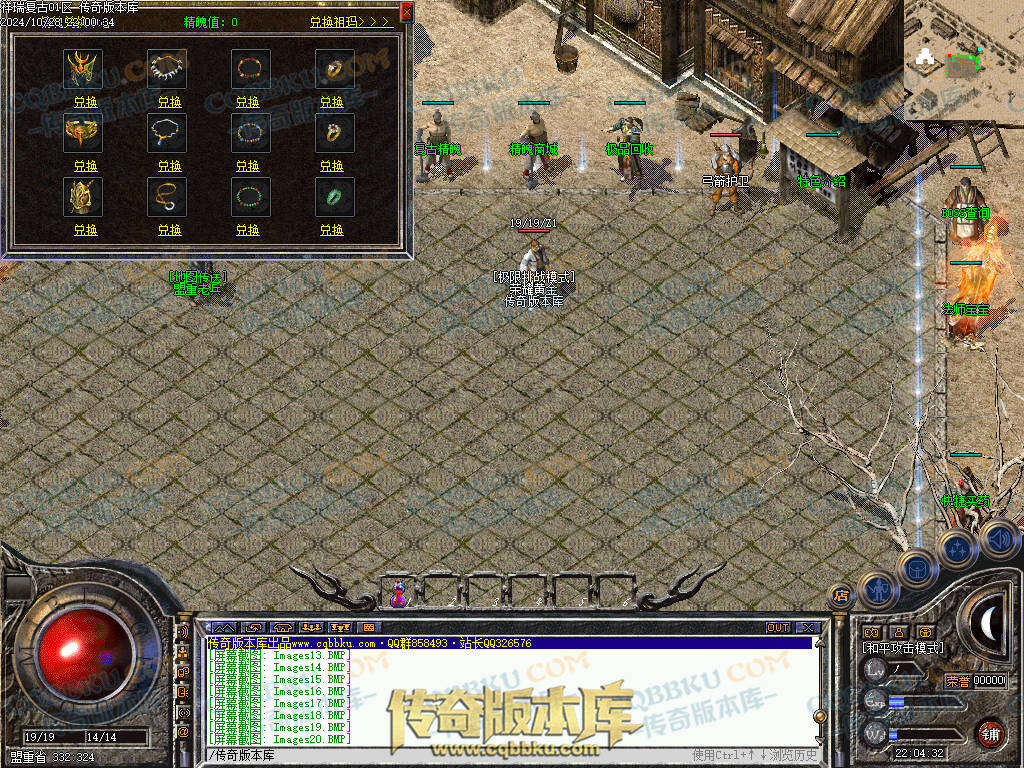Open the helmet-shaped round HUD button
The image size is (1024, 768).
pyautogui.click(x=916, y=569)
